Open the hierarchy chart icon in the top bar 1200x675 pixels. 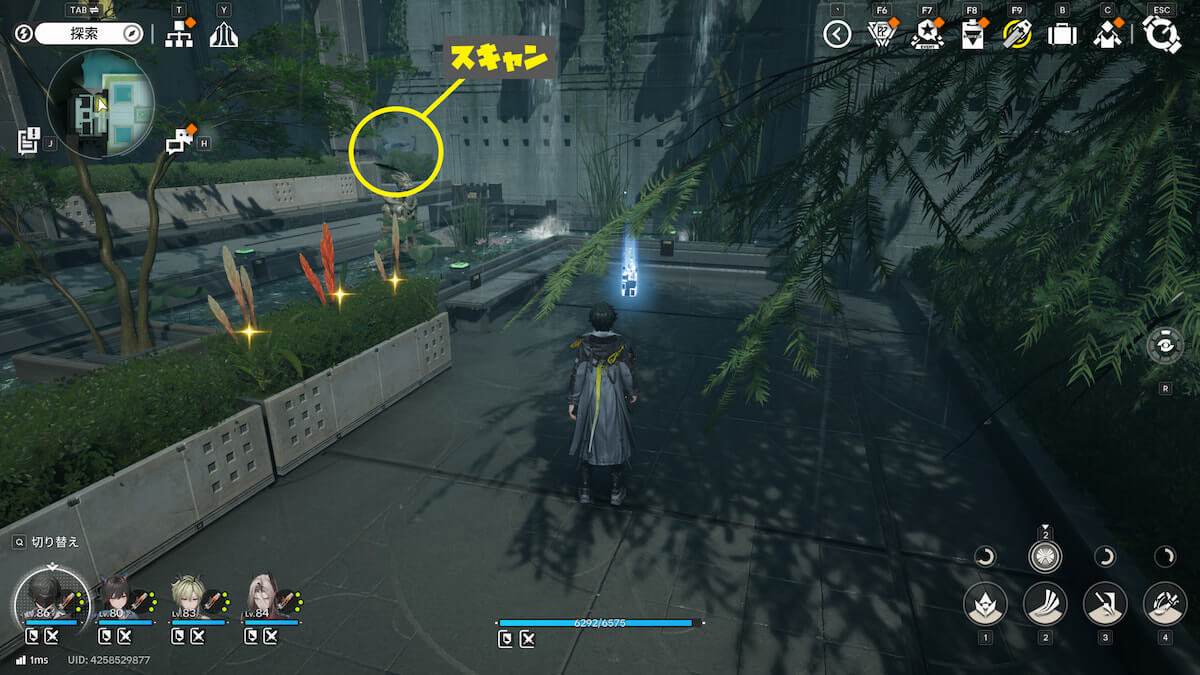coord(179,35)
